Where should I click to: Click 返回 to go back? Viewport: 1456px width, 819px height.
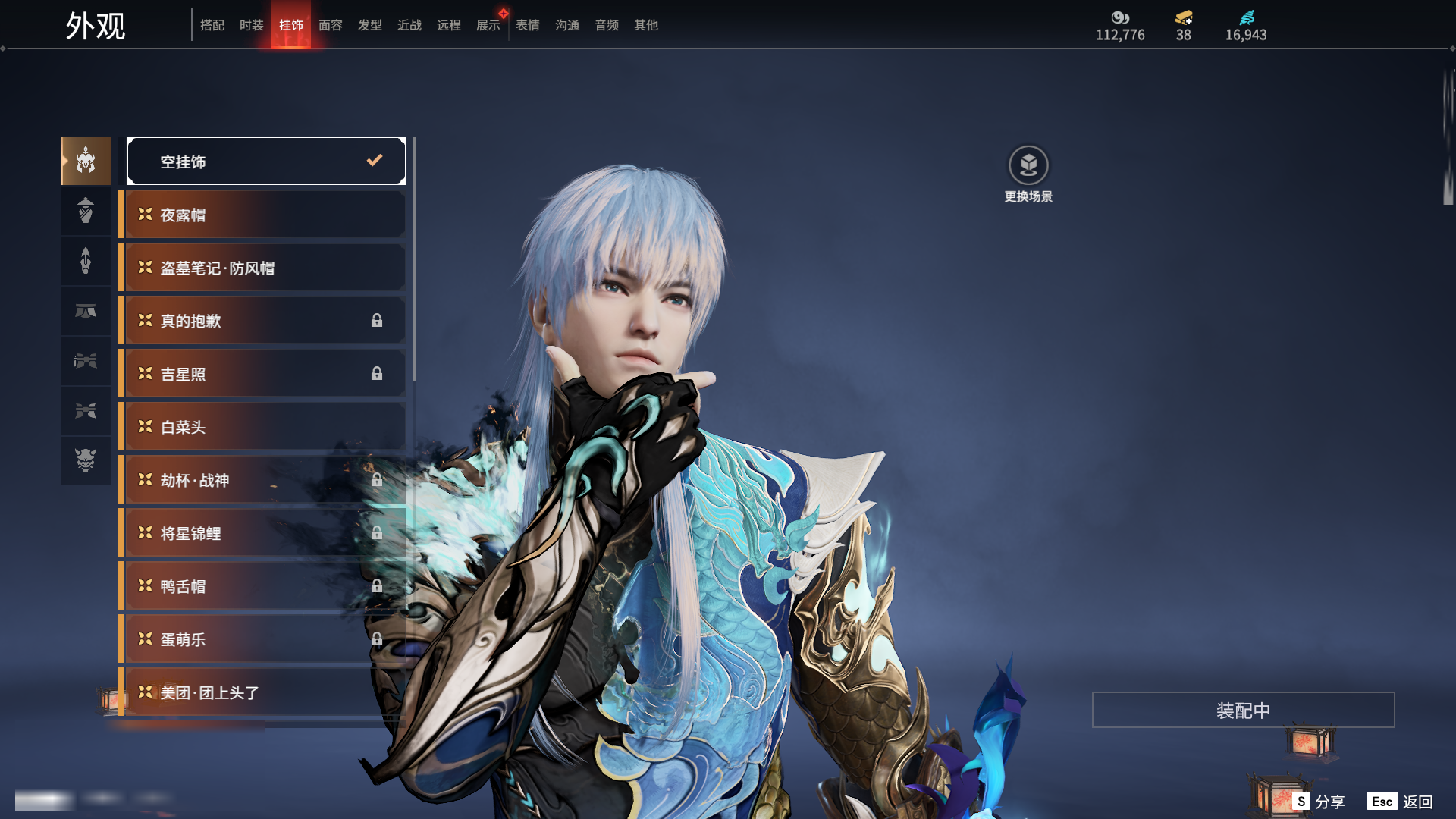[x=1400, y=802]
